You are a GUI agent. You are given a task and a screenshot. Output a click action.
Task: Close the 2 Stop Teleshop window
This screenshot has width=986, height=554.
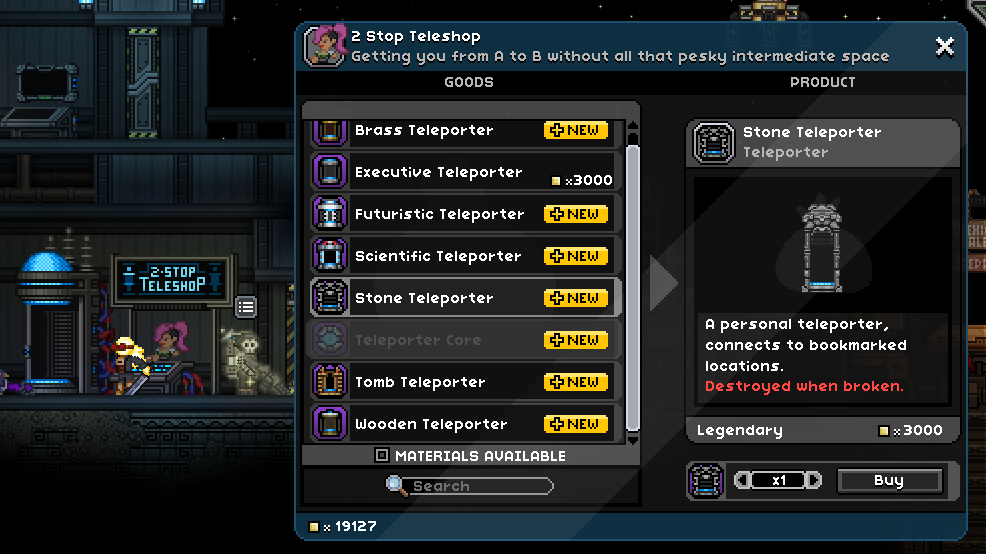coord(944,46)
